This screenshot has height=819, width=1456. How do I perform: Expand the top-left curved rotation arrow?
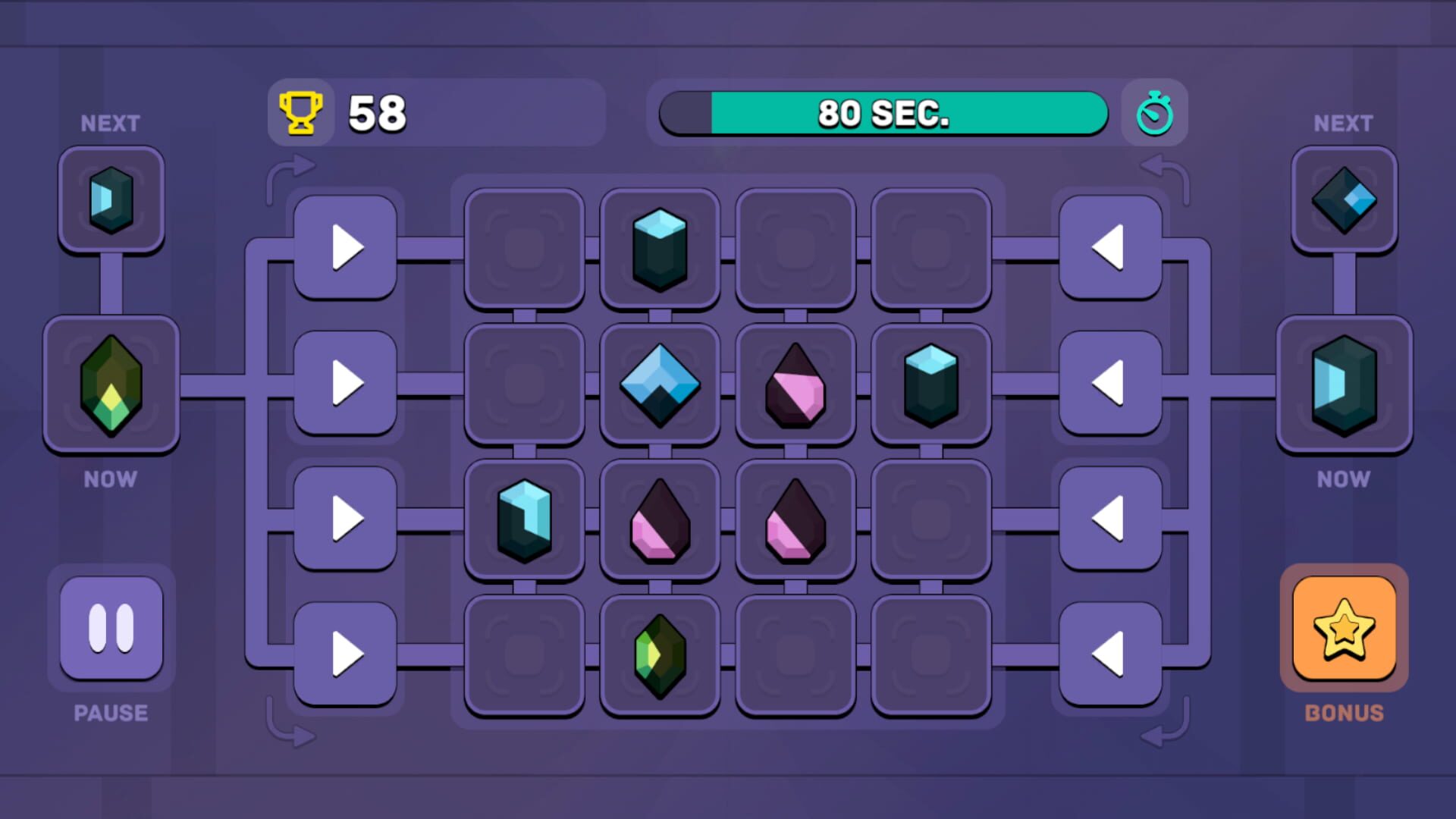click(x=292, y=167)
